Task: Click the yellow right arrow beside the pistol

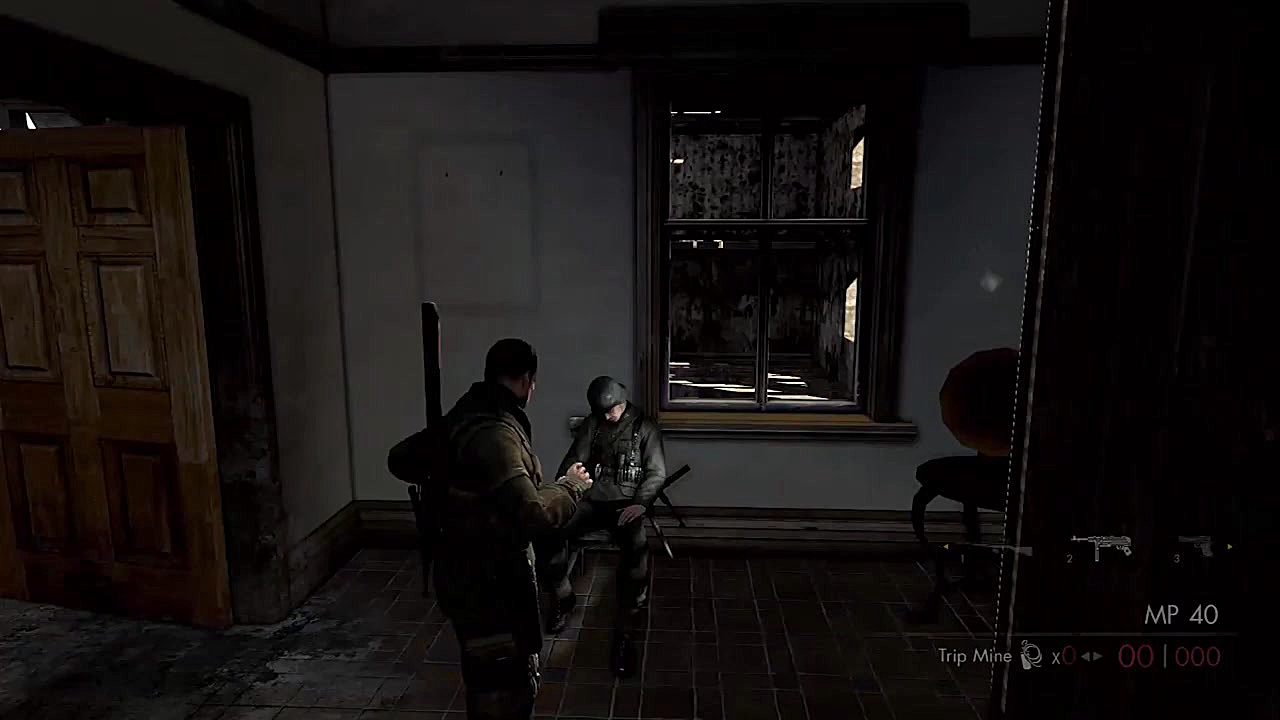Action: [1228, 547]
